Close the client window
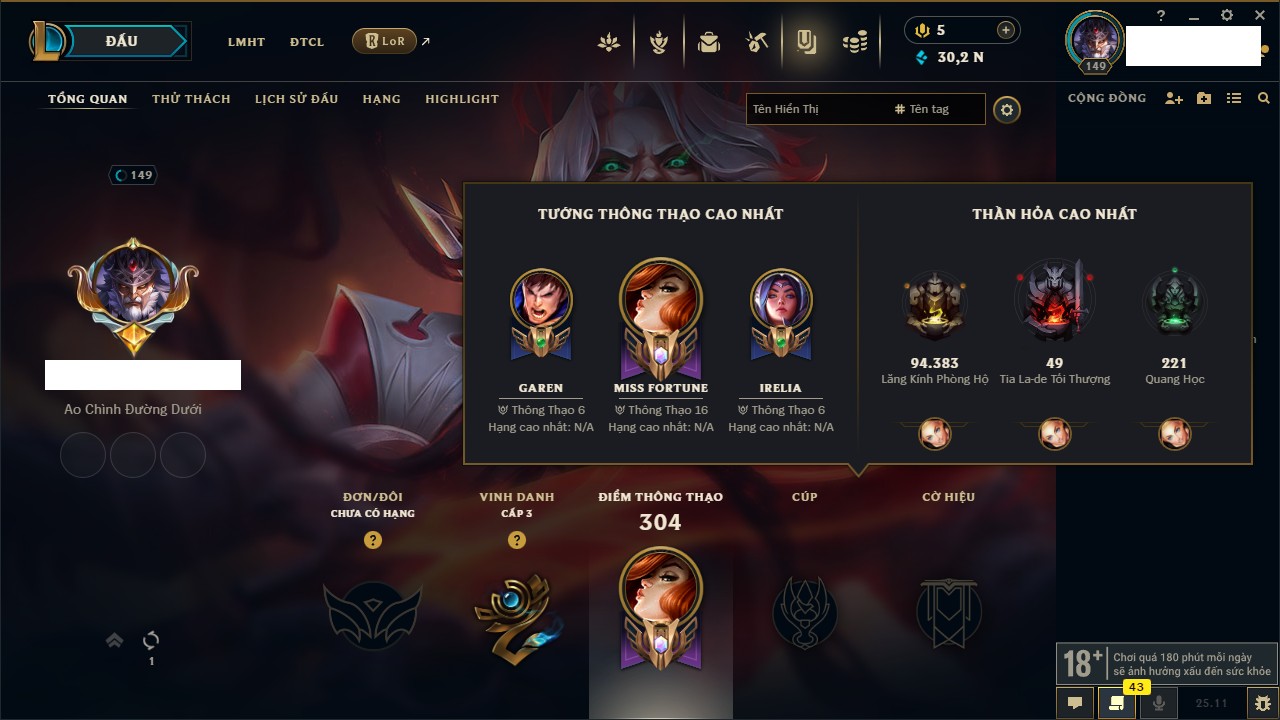The height and width of the screenshot is (720, 1280). (1259, 15)
